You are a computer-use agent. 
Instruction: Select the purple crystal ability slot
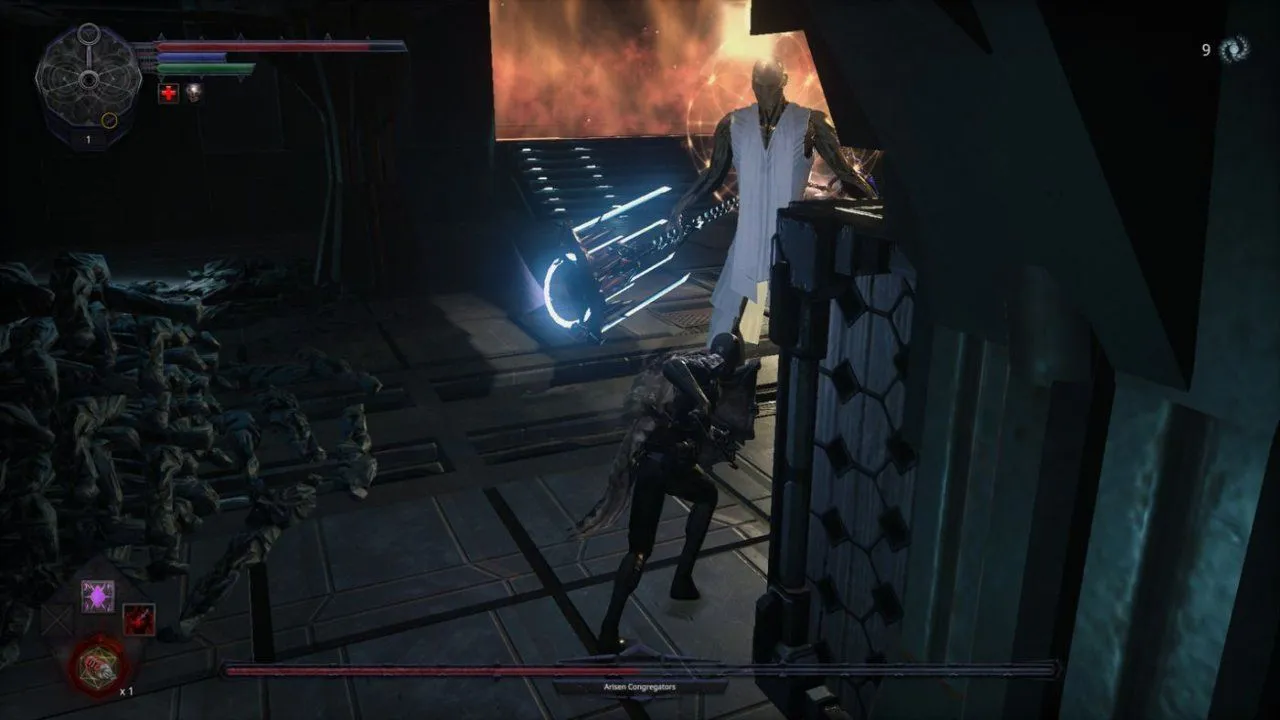point(97,596)
